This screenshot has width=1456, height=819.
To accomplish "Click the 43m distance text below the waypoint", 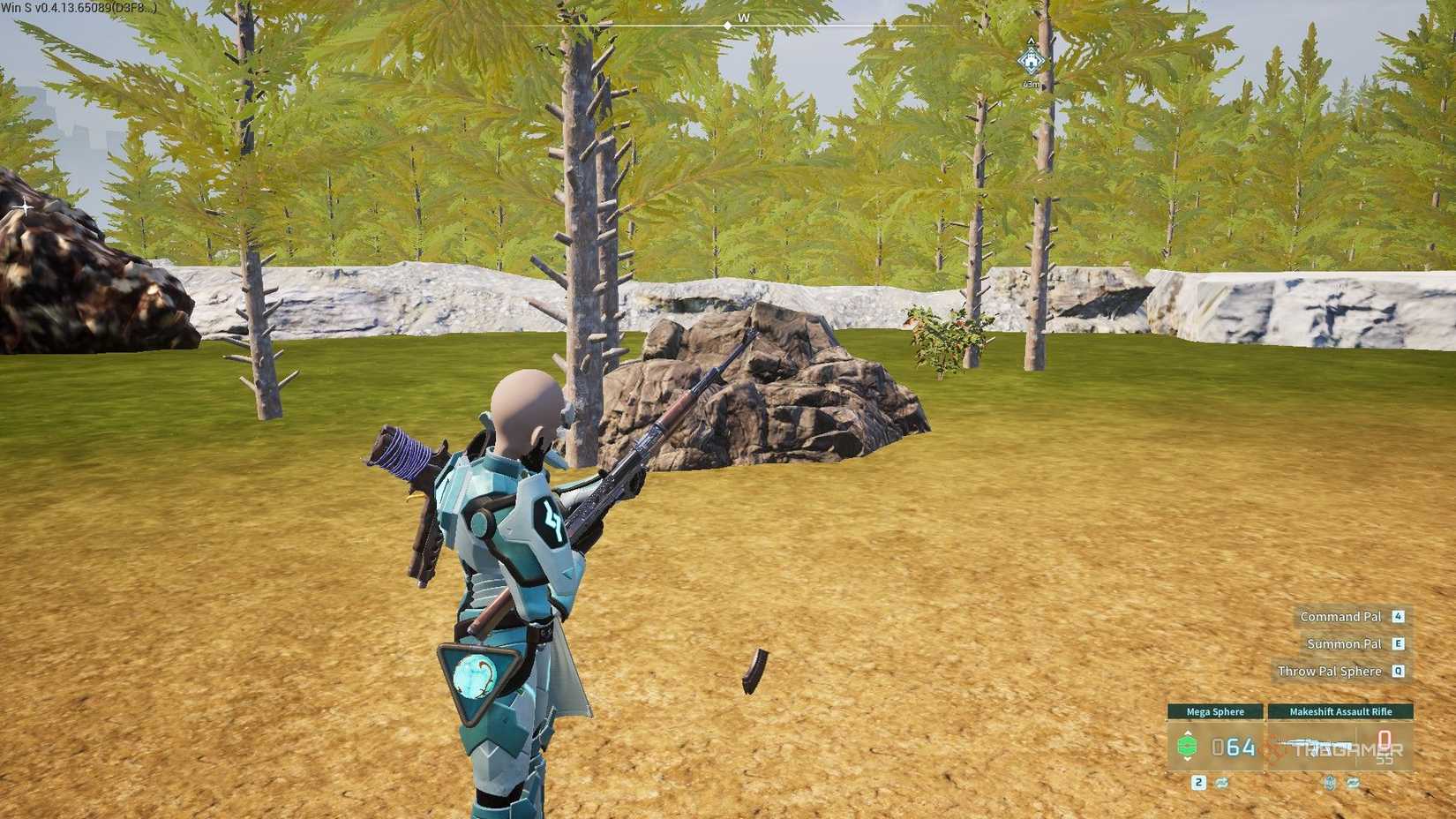I will (1030, 84).
